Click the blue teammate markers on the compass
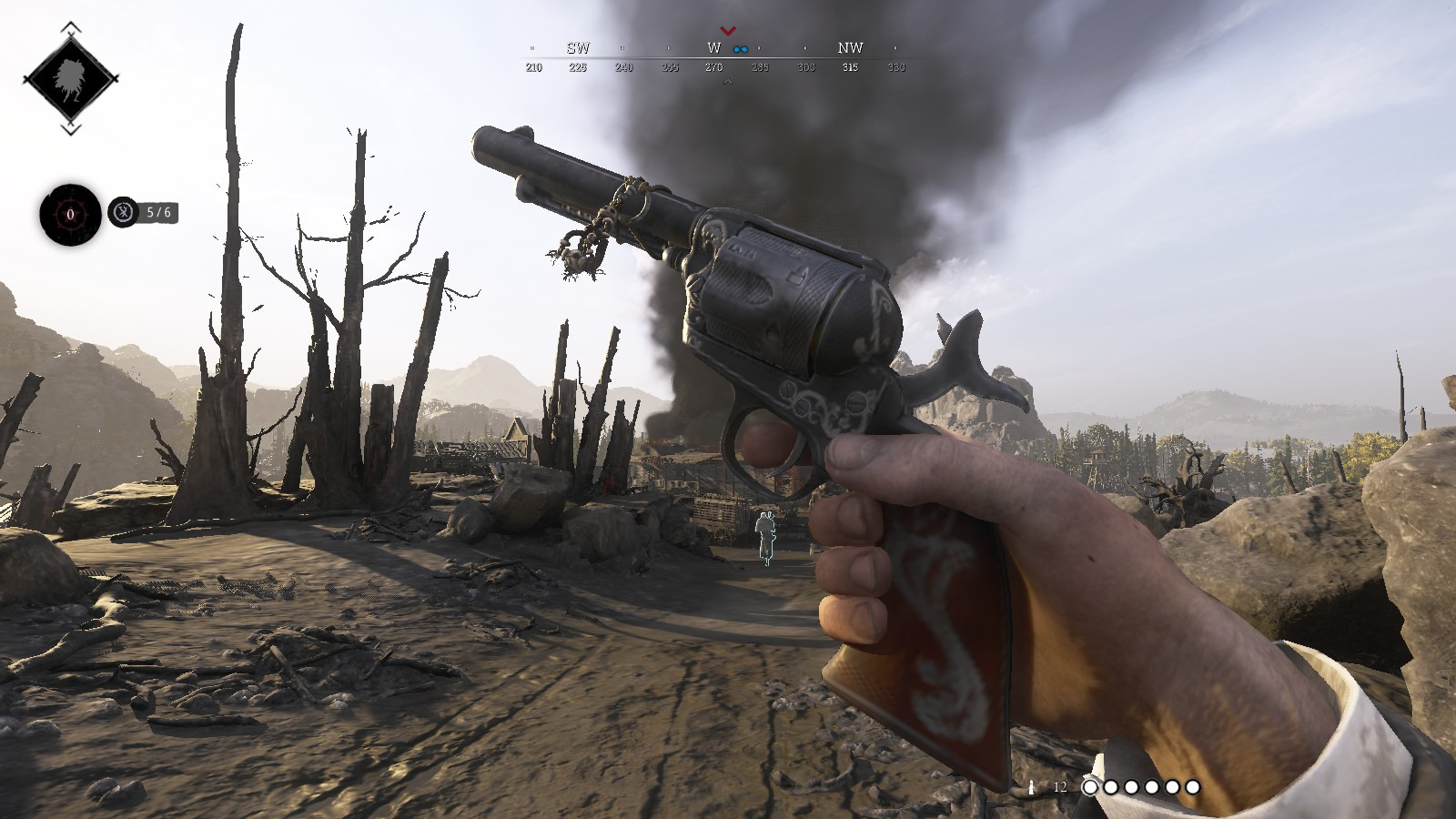This screenshot has height=819, width=1456. [x=741, y=49]
